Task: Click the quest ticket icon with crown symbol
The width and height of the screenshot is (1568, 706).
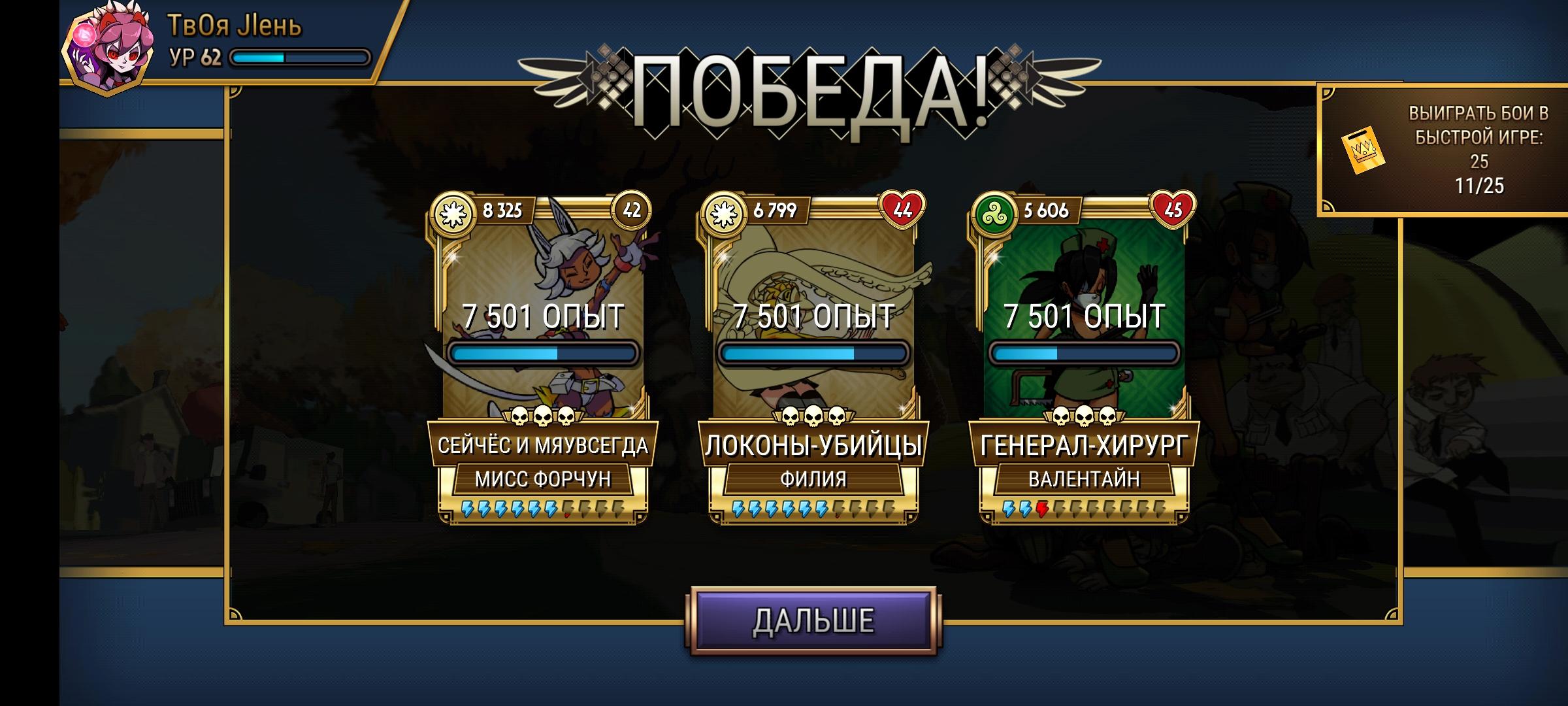Action: (1361, 150)
